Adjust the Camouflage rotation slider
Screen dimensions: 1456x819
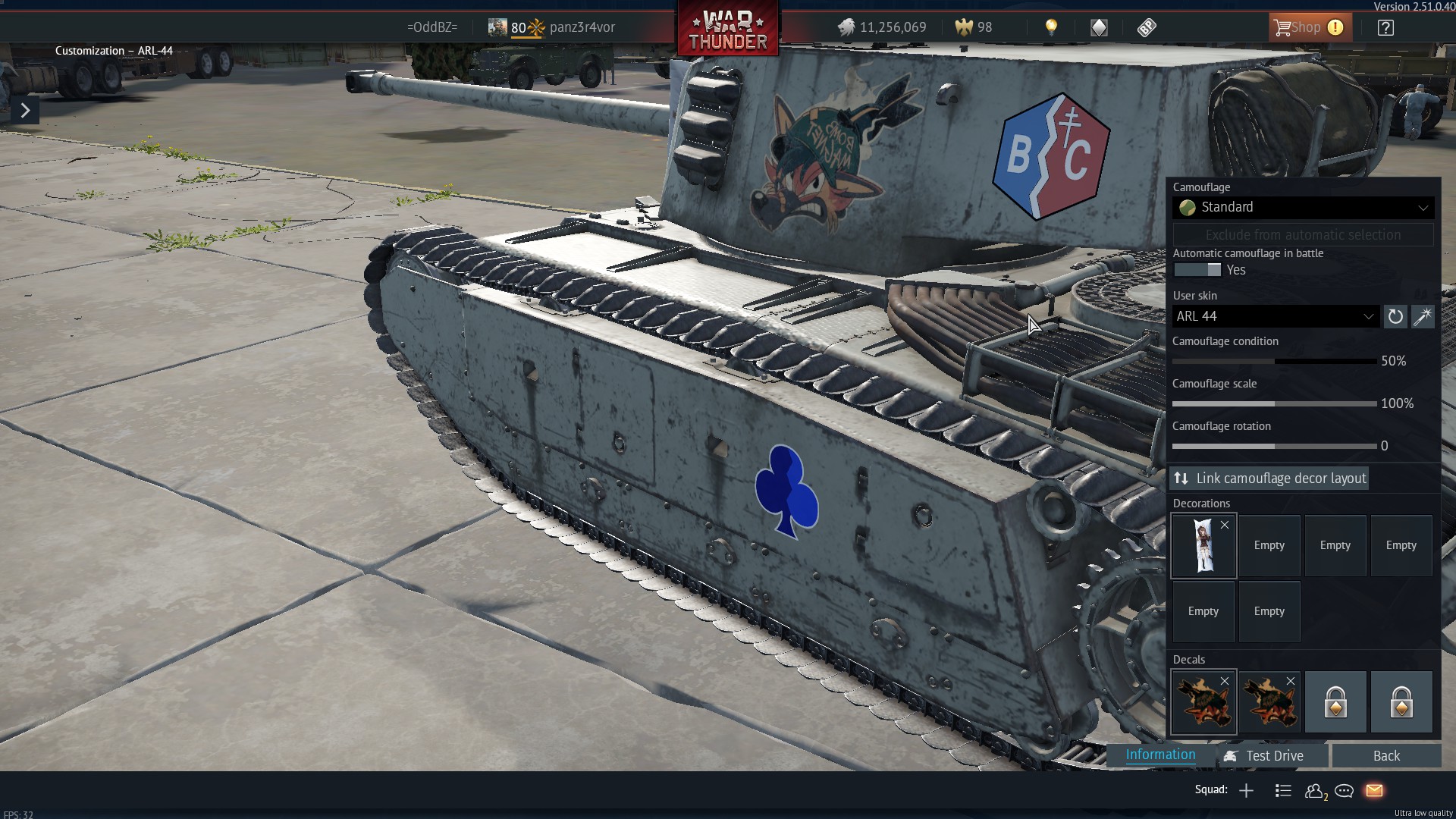1274,447
